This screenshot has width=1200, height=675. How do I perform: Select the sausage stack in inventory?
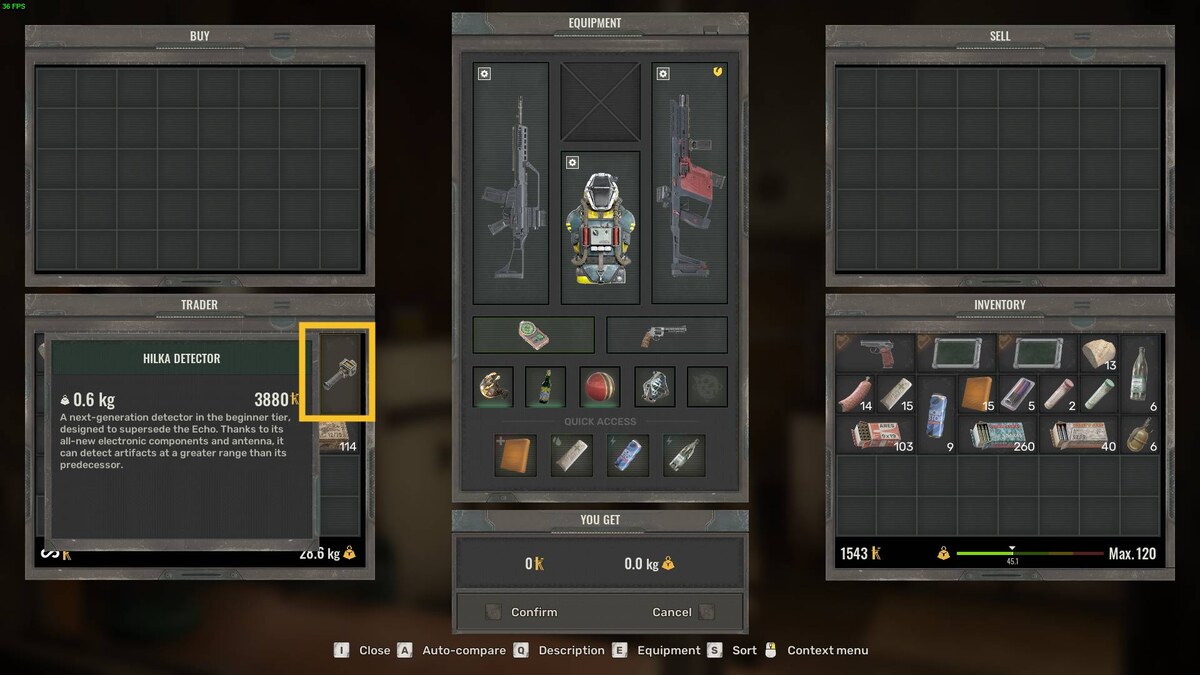pos(855,393)
